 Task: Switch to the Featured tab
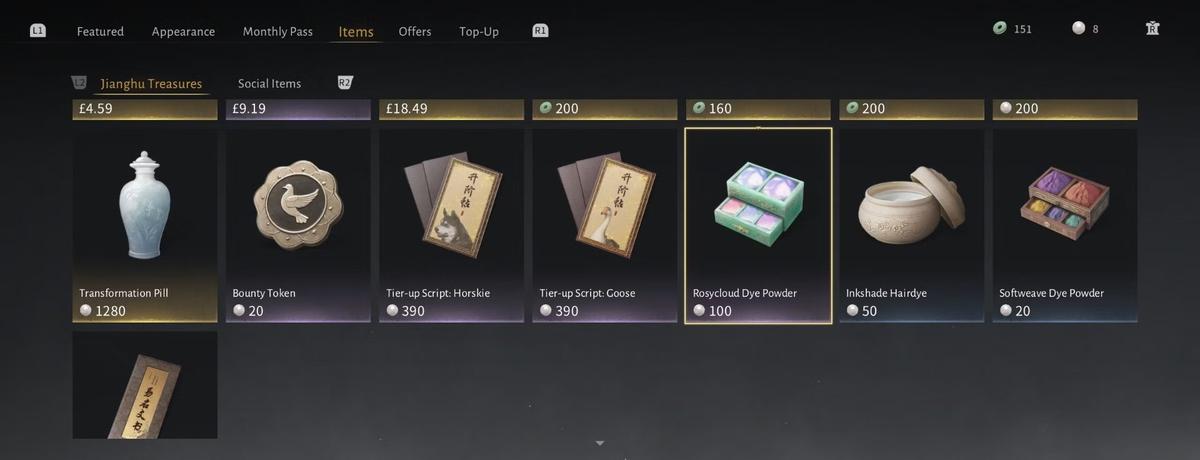tap(100, 31)
